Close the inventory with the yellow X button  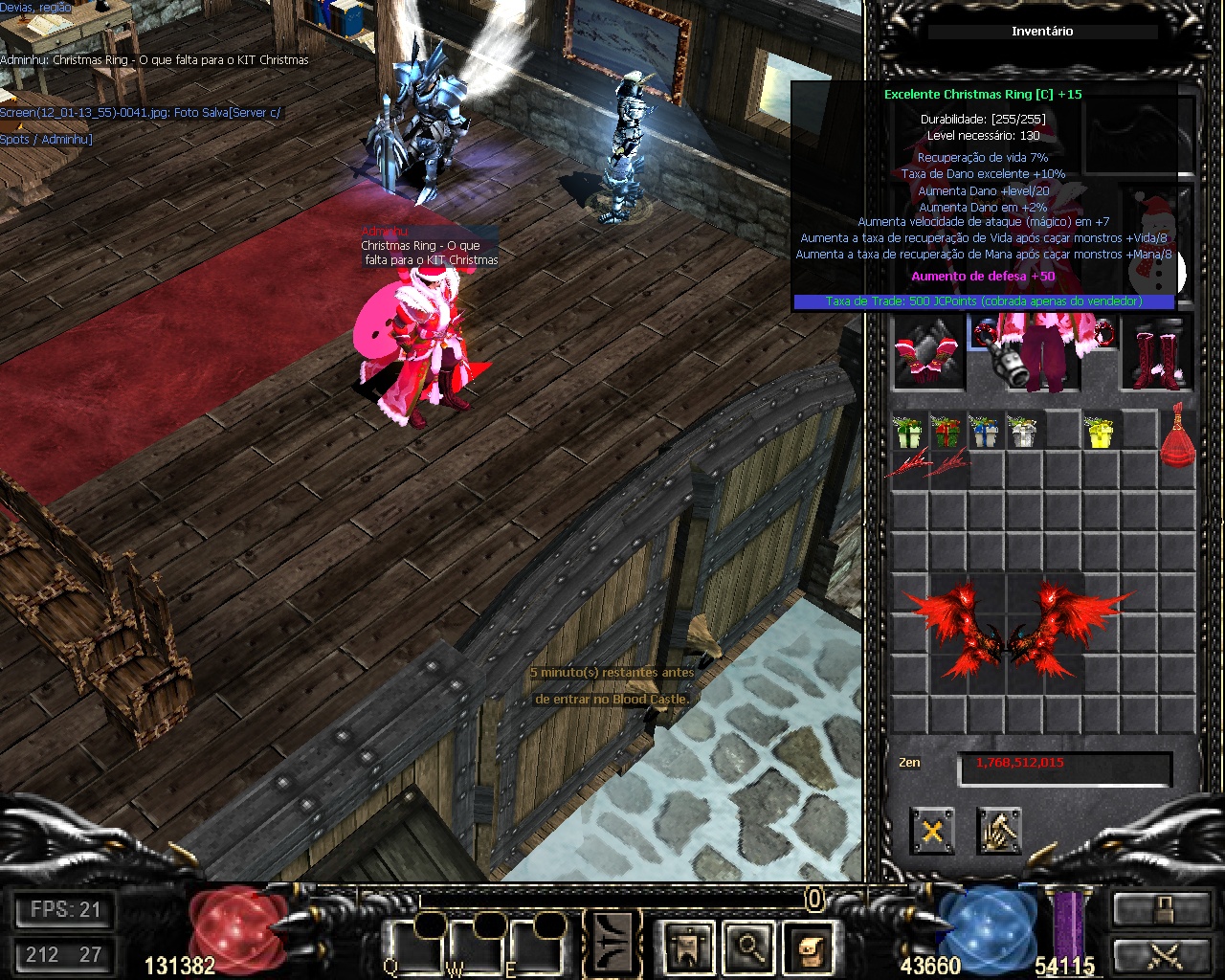(931, 831)
